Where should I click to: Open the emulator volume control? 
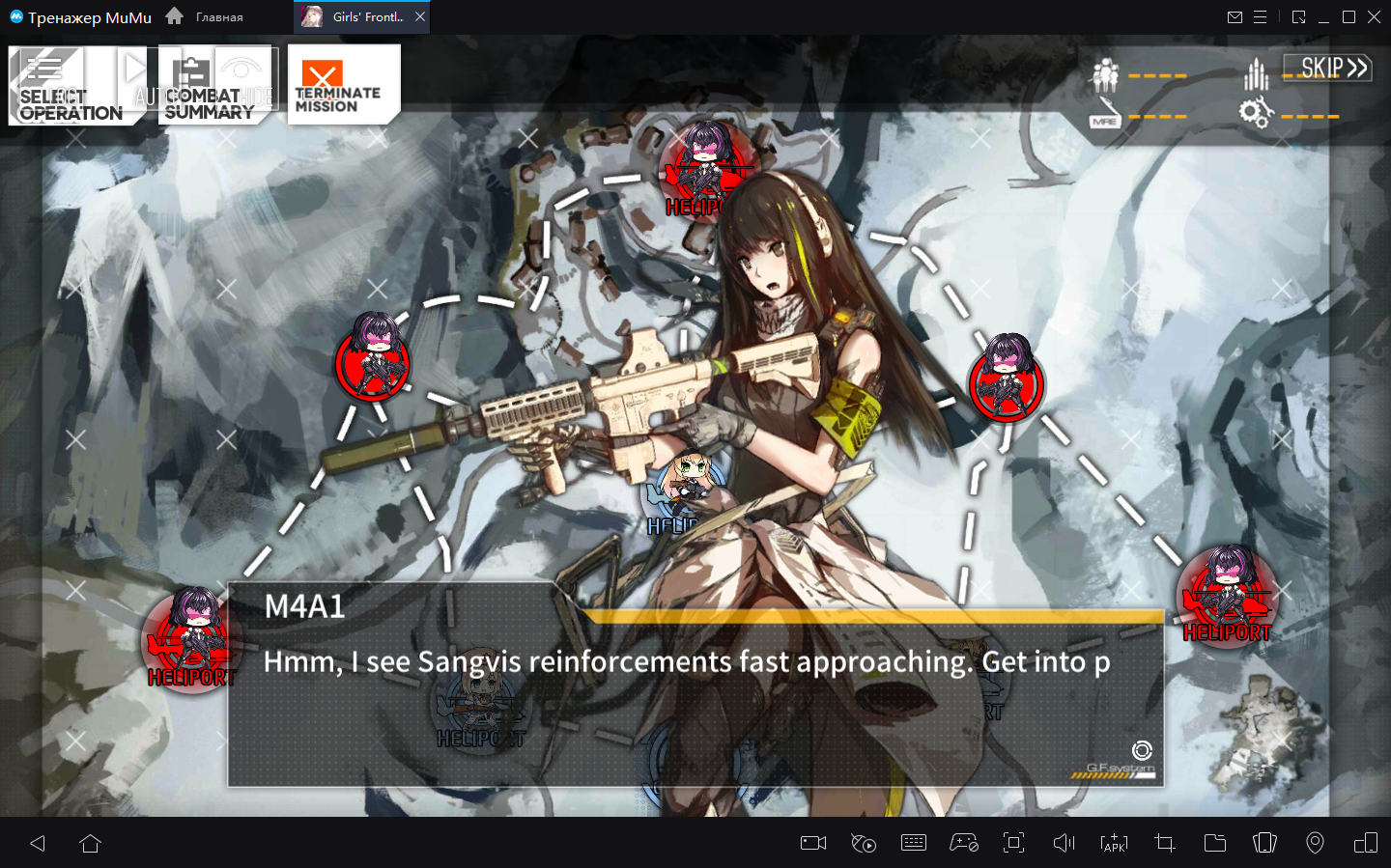[x=1064, y=843]
